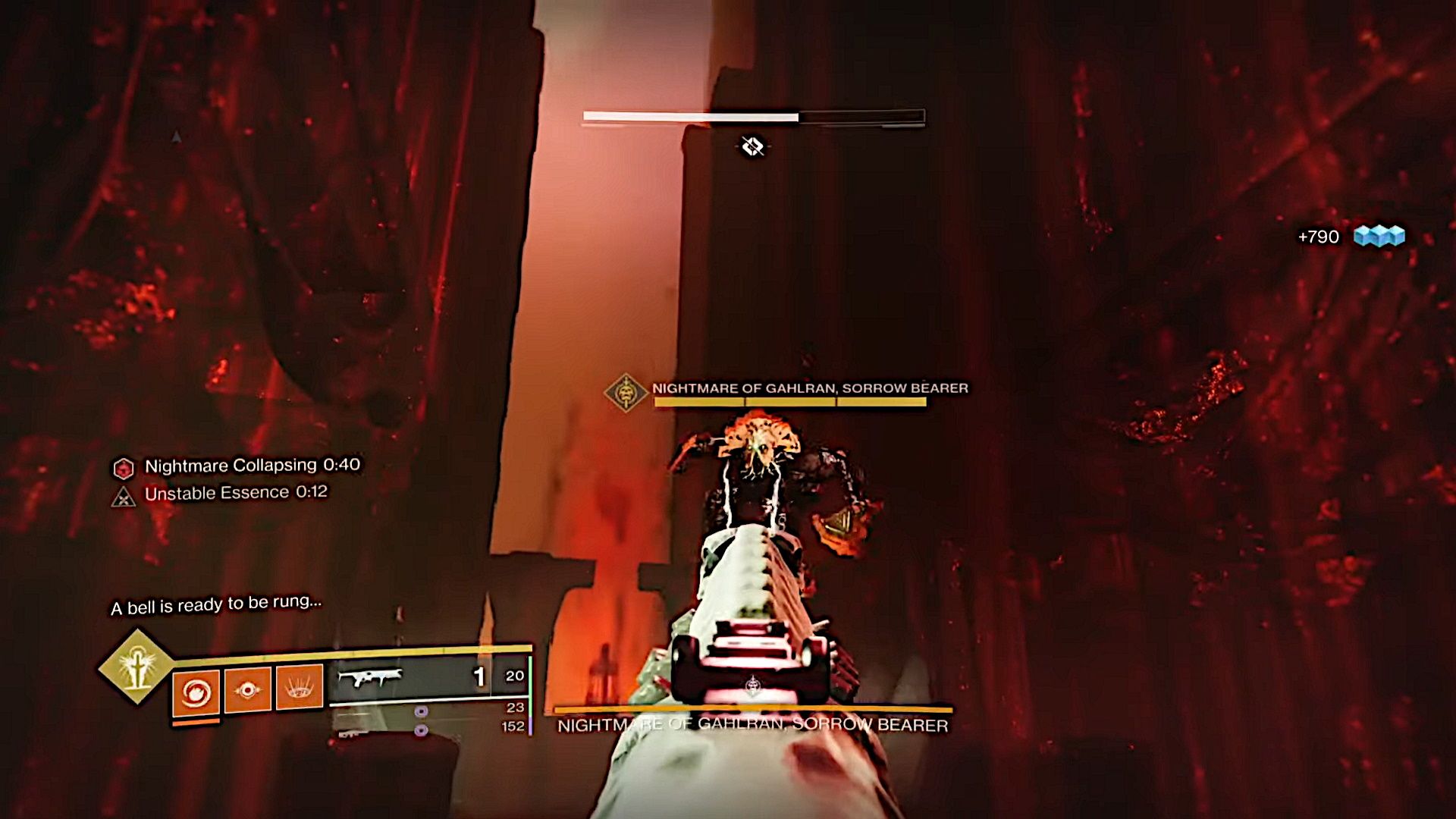Select the submachine gun weapon icon
Image resolution: width=1456 pixels, height=819 pixels.
pyautogui.click(x=369, y=677)
